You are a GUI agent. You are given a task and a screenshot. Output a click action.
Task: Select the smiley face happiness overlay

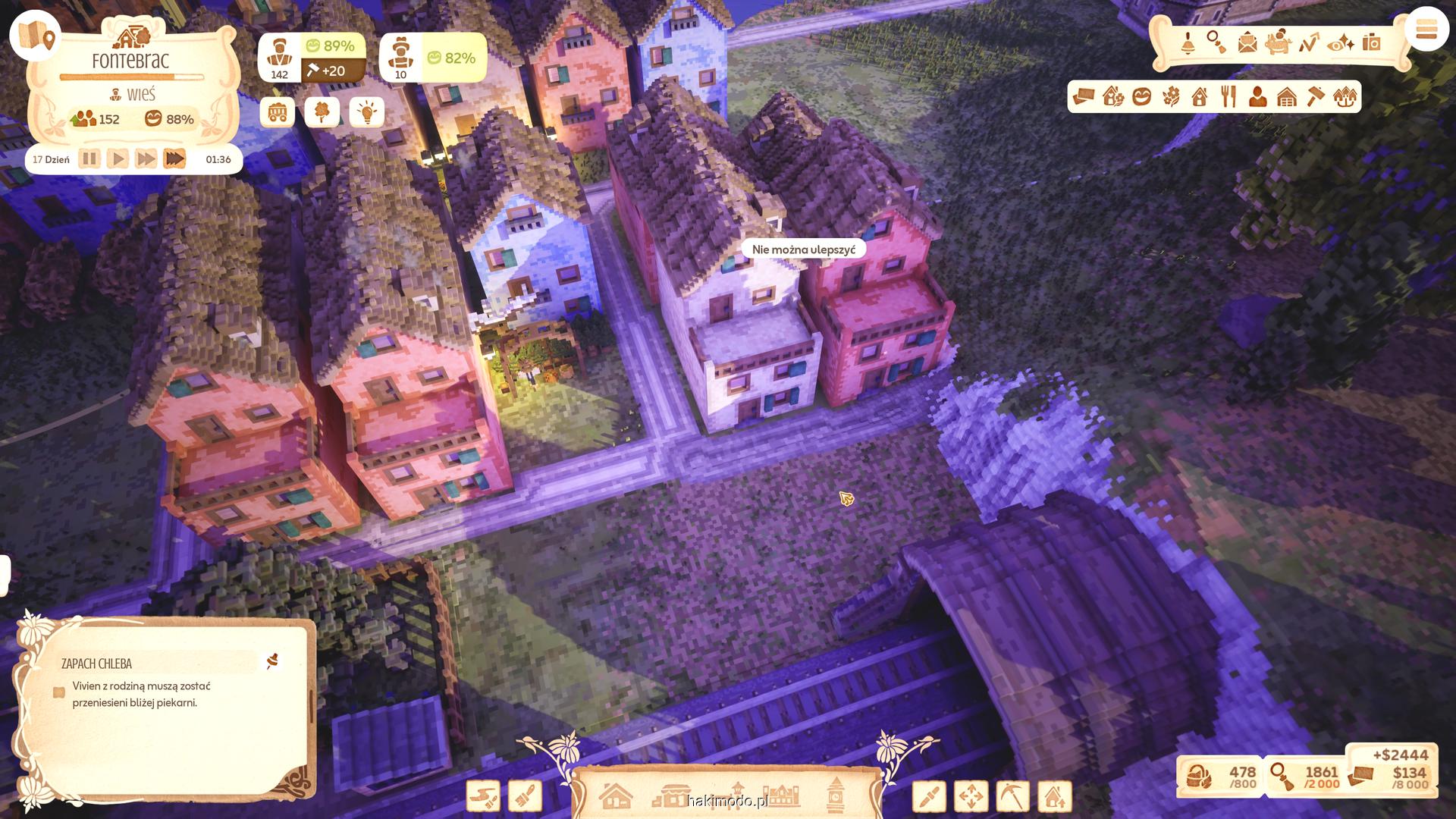click(1141, 97)
